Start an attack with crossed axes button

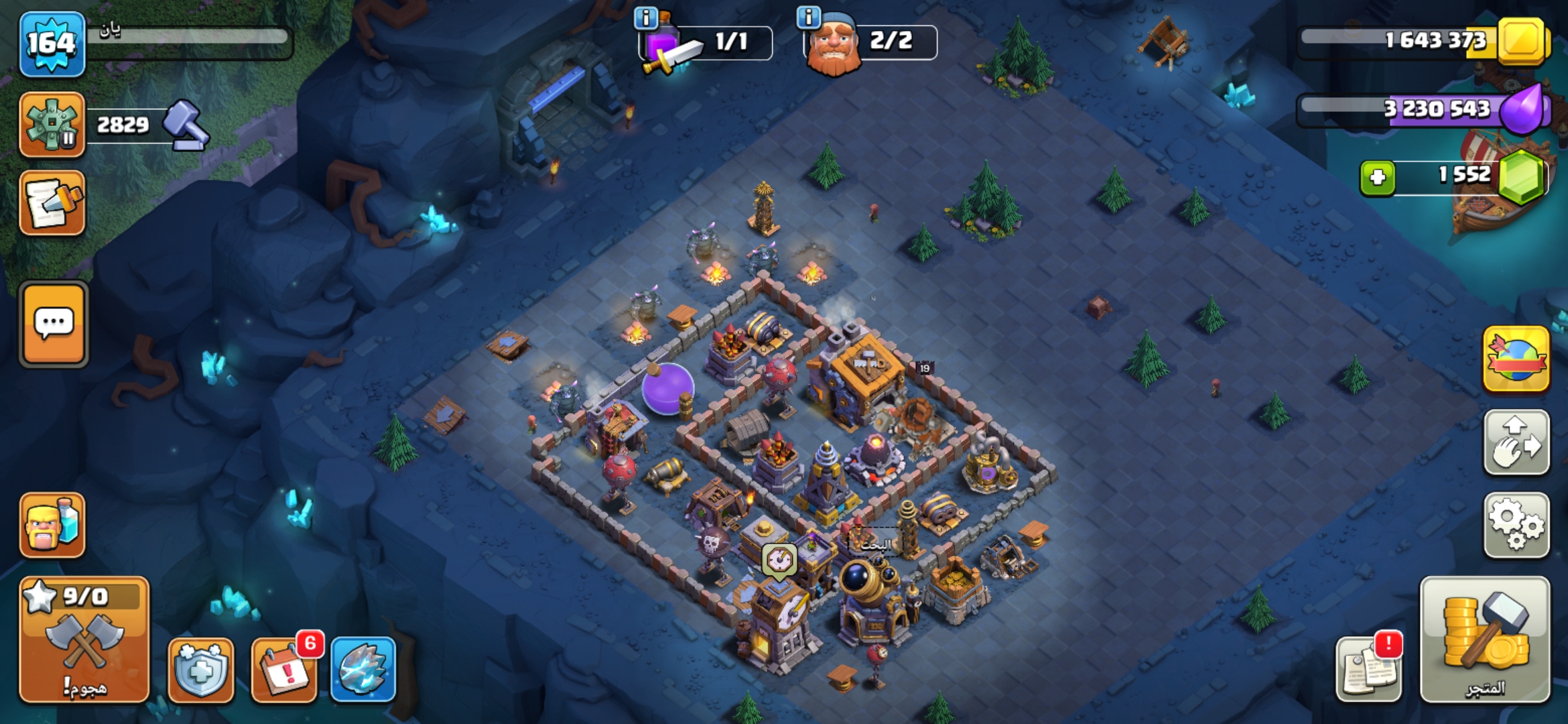pos(84,640)
